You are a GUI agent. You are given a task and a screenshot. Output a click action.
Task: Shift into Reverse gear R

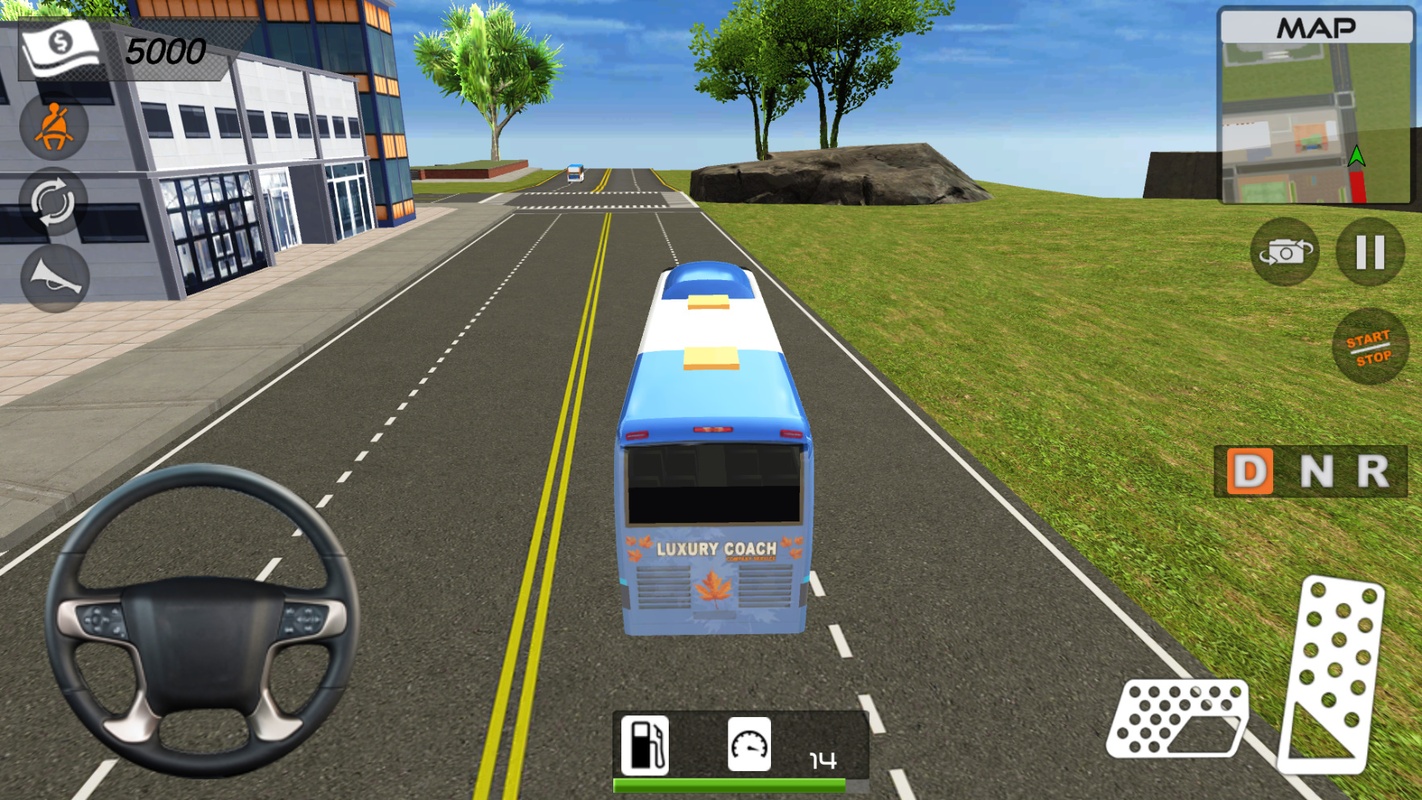(1373, 472)
